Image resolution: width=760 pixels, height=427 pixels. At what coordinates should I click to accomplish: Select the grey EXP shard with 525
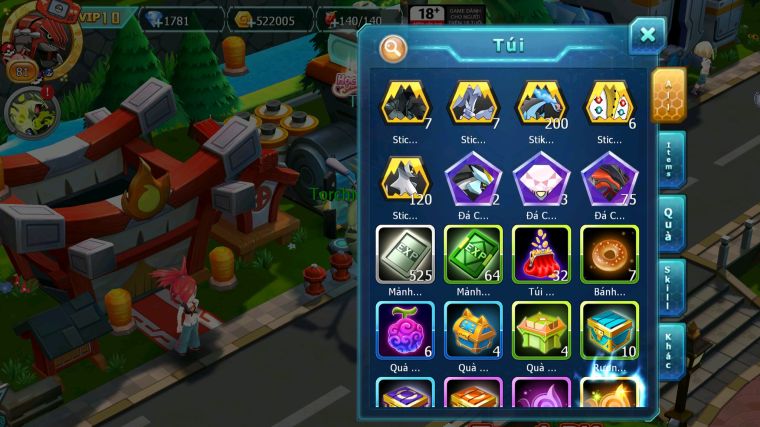tap(404, 254)
